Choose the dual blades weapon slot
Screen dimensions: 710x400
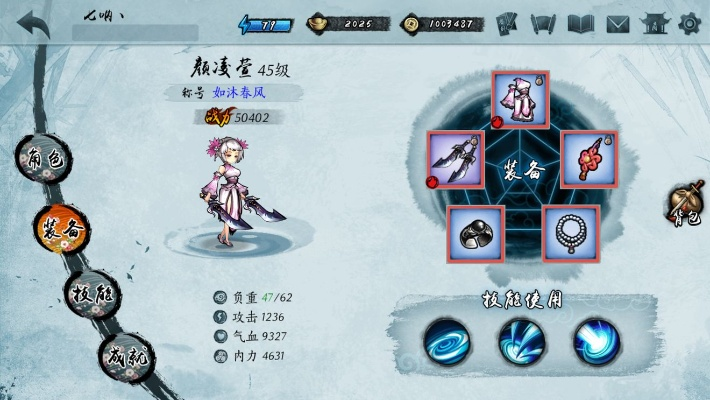456,159
